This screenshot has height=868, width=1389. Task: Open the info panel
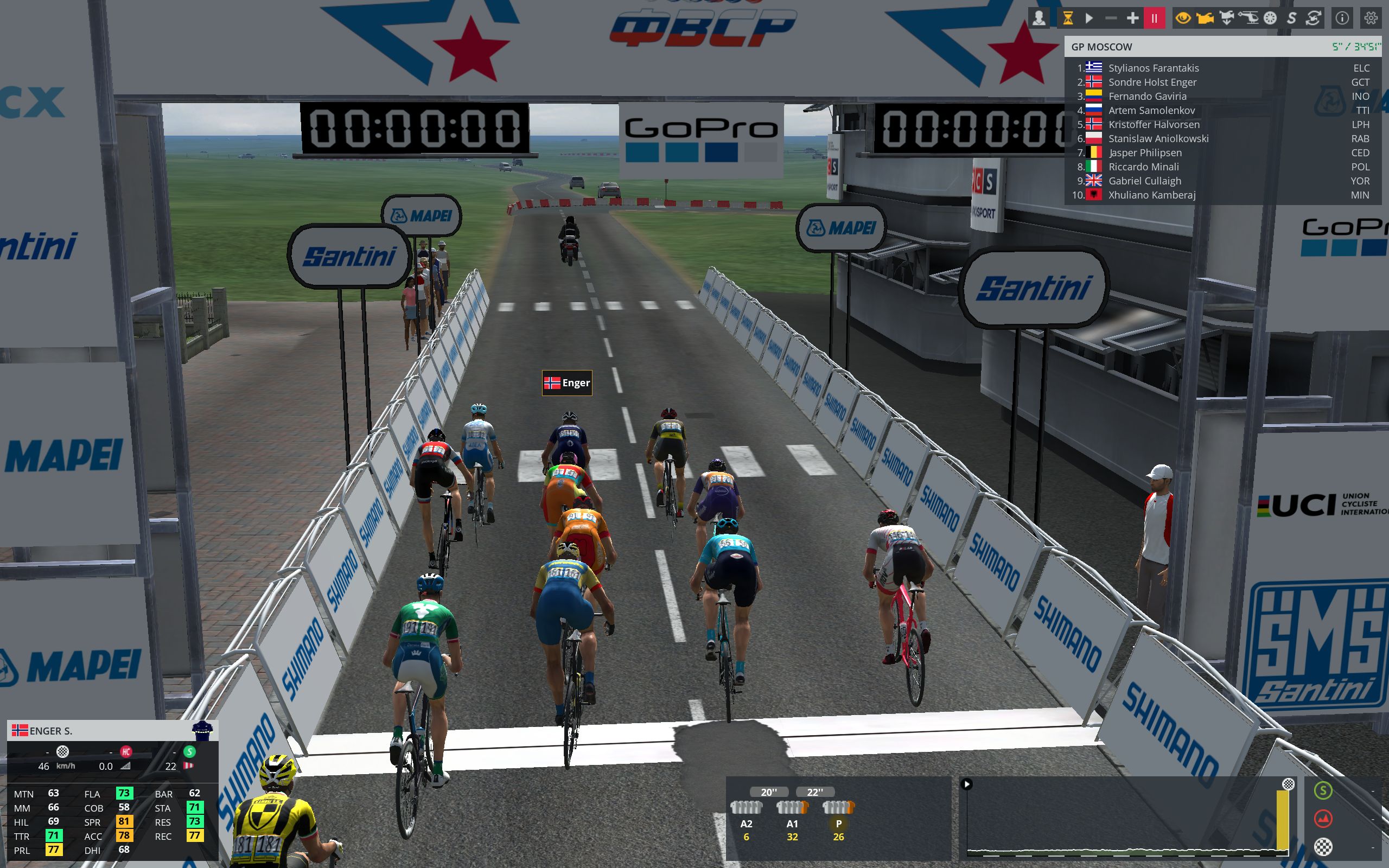[1342, 18]
